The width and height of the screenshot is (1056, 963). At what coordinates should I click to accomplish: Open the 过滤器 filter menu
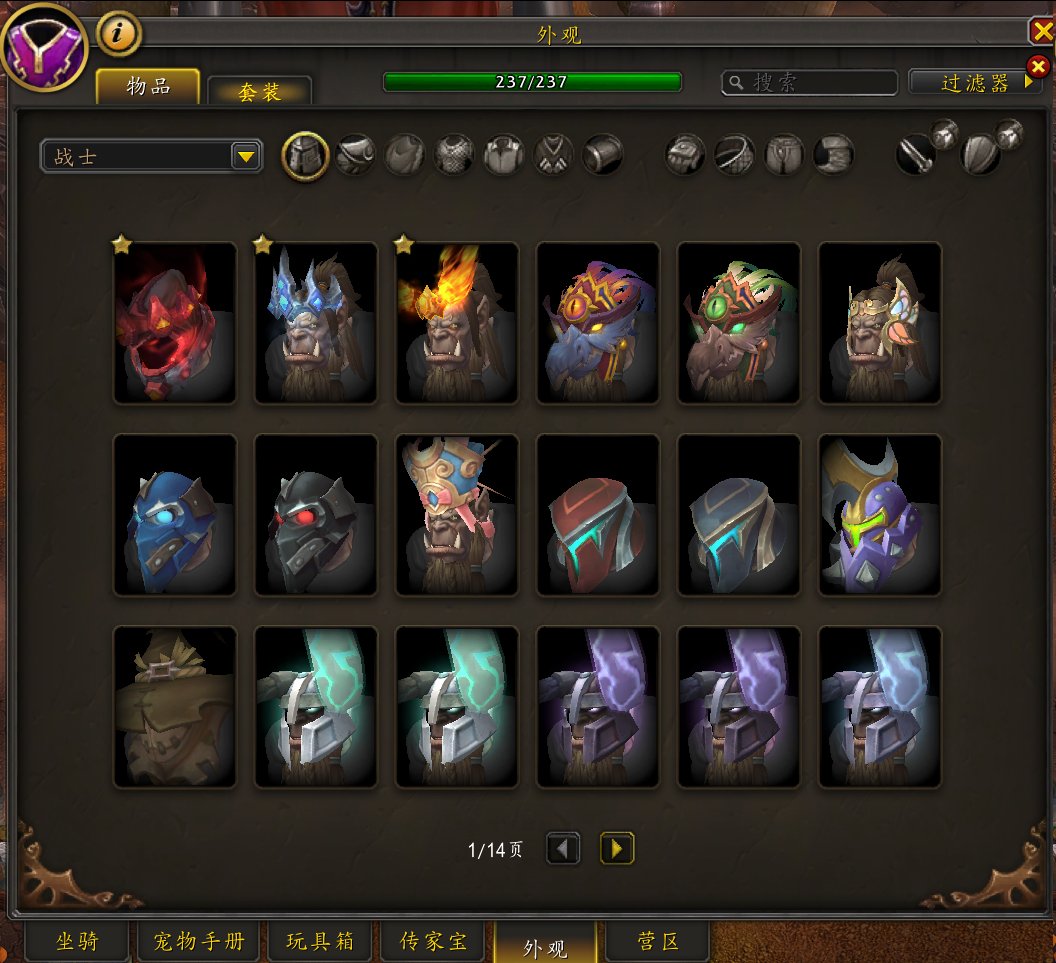974,83
